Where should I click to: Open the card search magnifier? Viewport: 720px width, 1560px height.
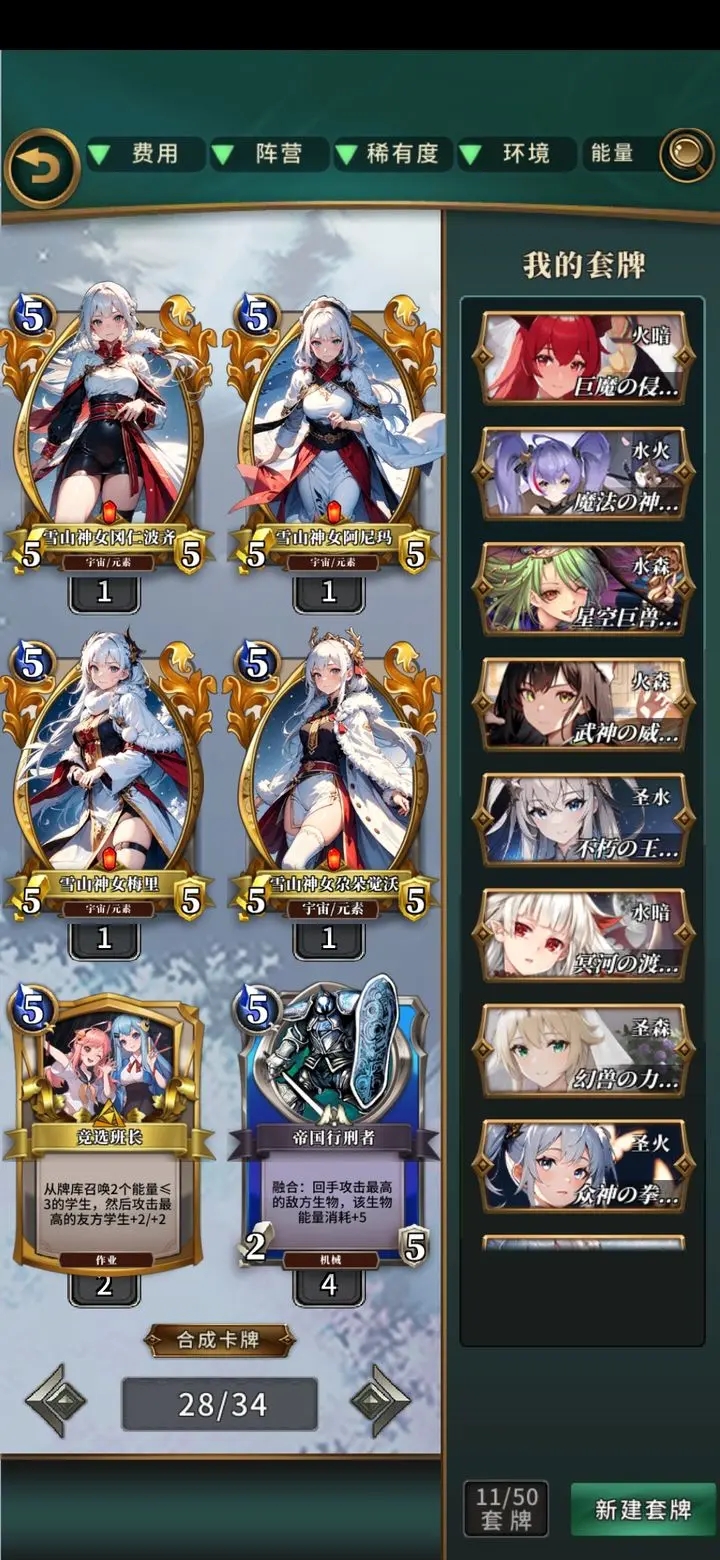tap(687, 155)
